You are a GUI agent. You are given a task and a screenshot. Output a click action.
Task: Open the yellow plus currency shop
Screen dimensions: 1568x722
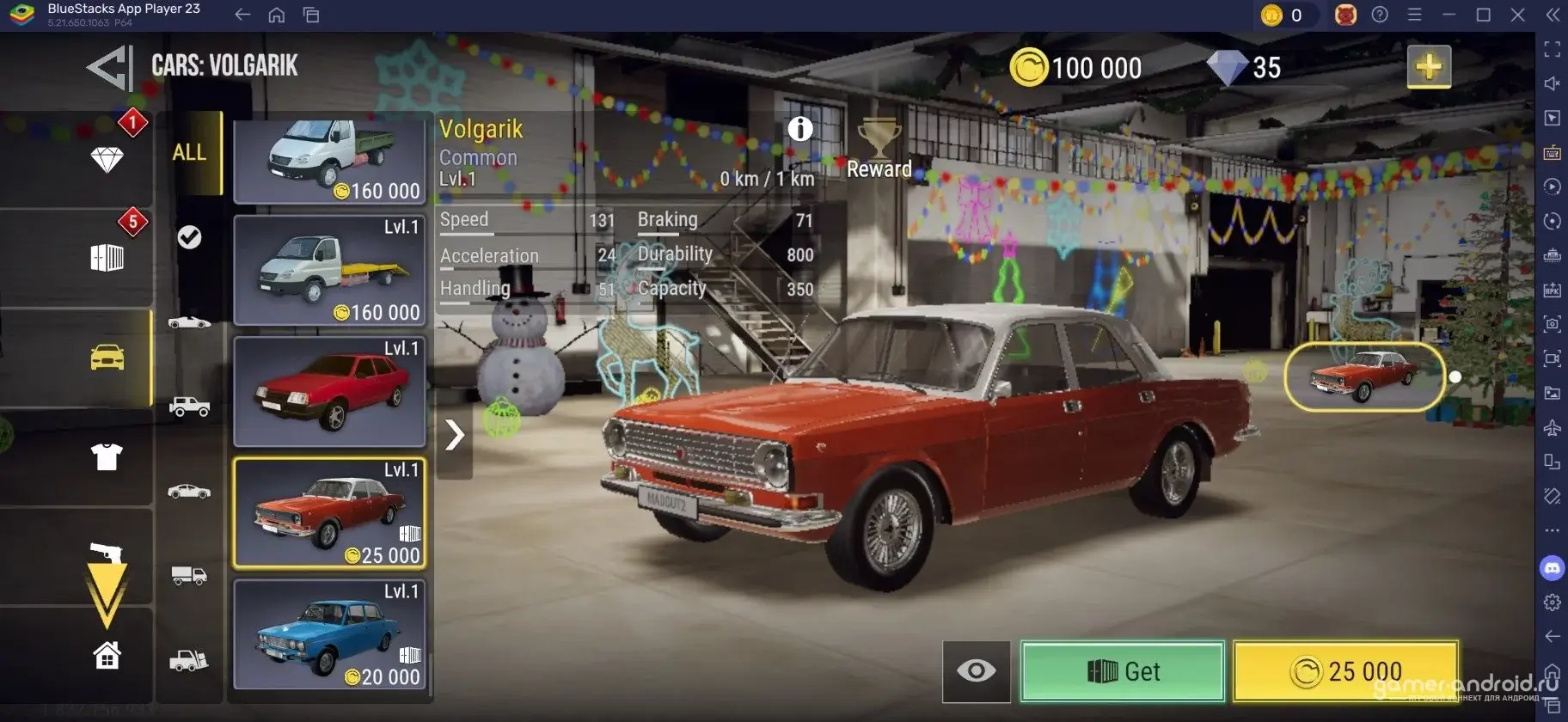point(1428,67)
